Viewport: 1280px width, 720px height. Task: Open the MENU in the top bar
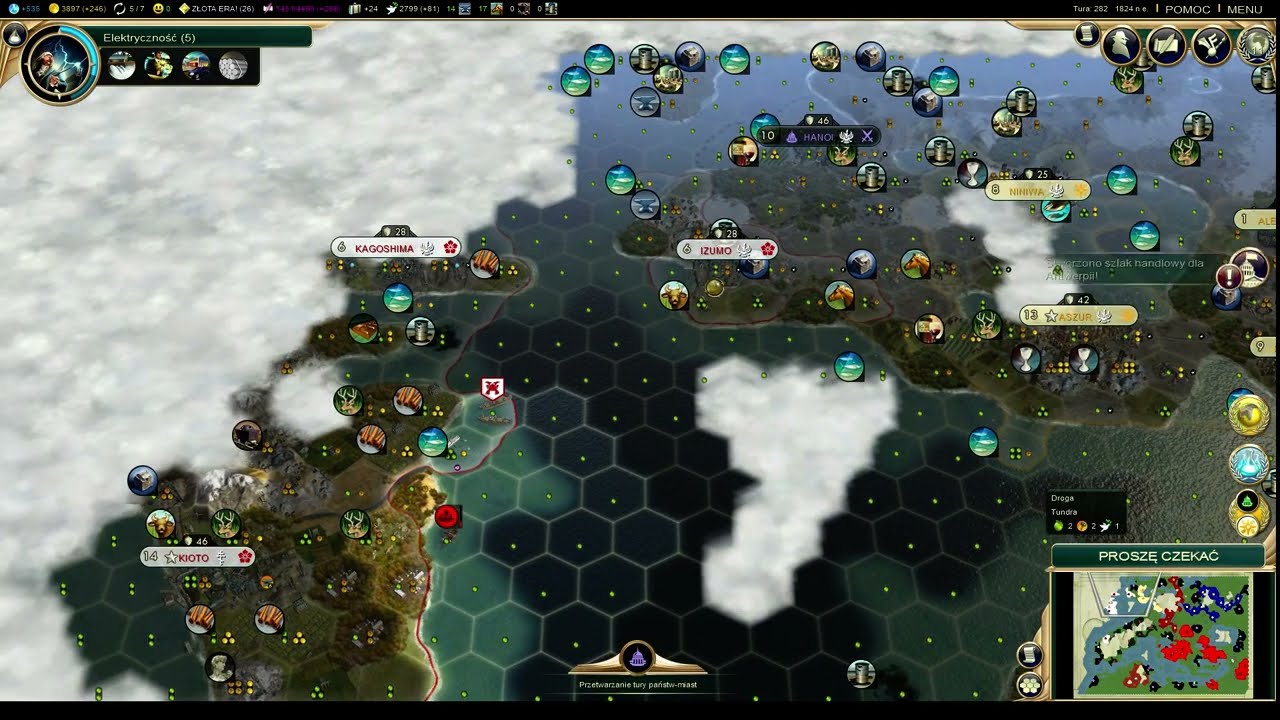click(x=1244, y=9)
